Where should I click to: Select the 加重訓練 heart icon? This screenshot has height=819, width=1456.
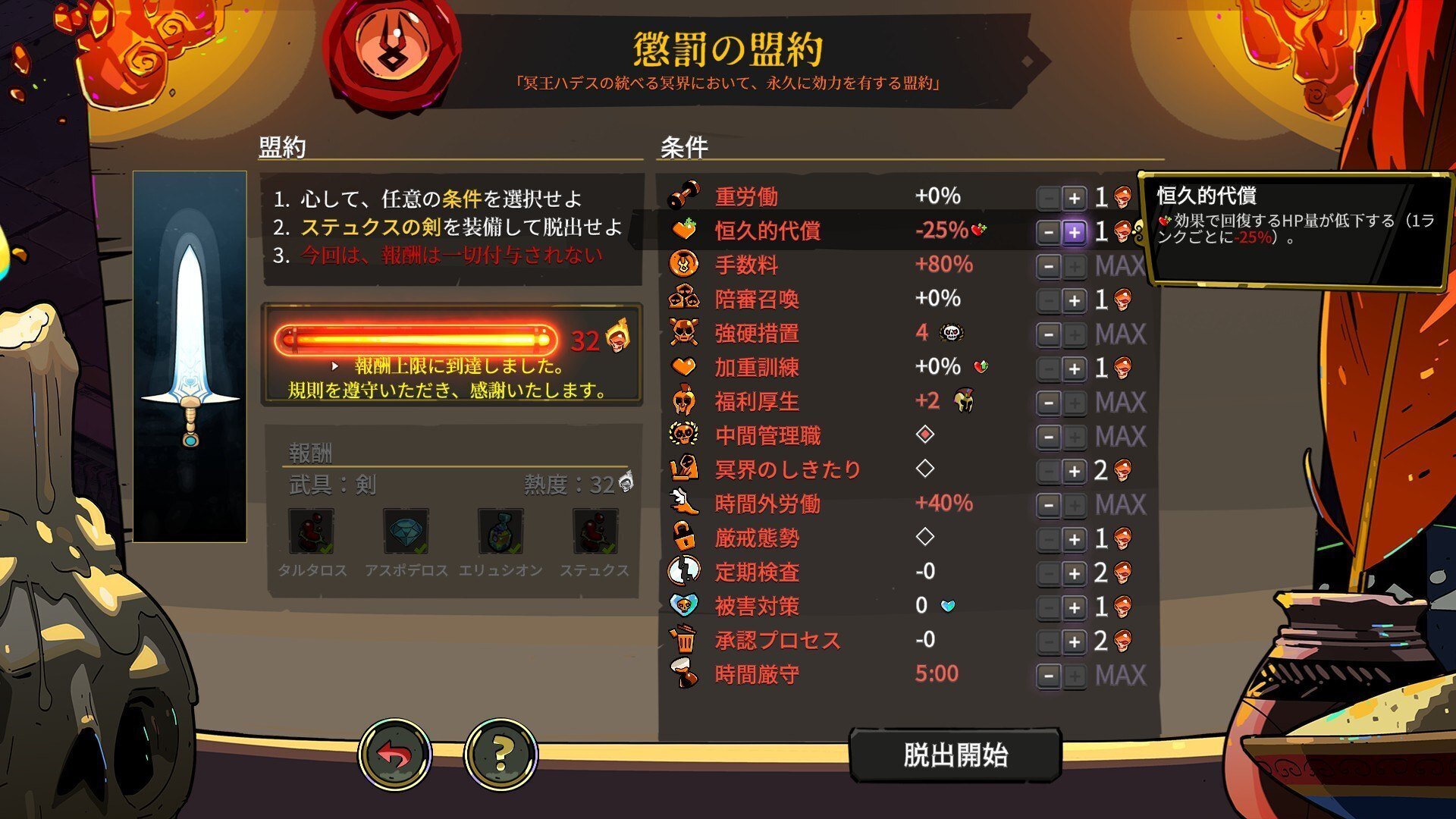click(x=685, y=367)
